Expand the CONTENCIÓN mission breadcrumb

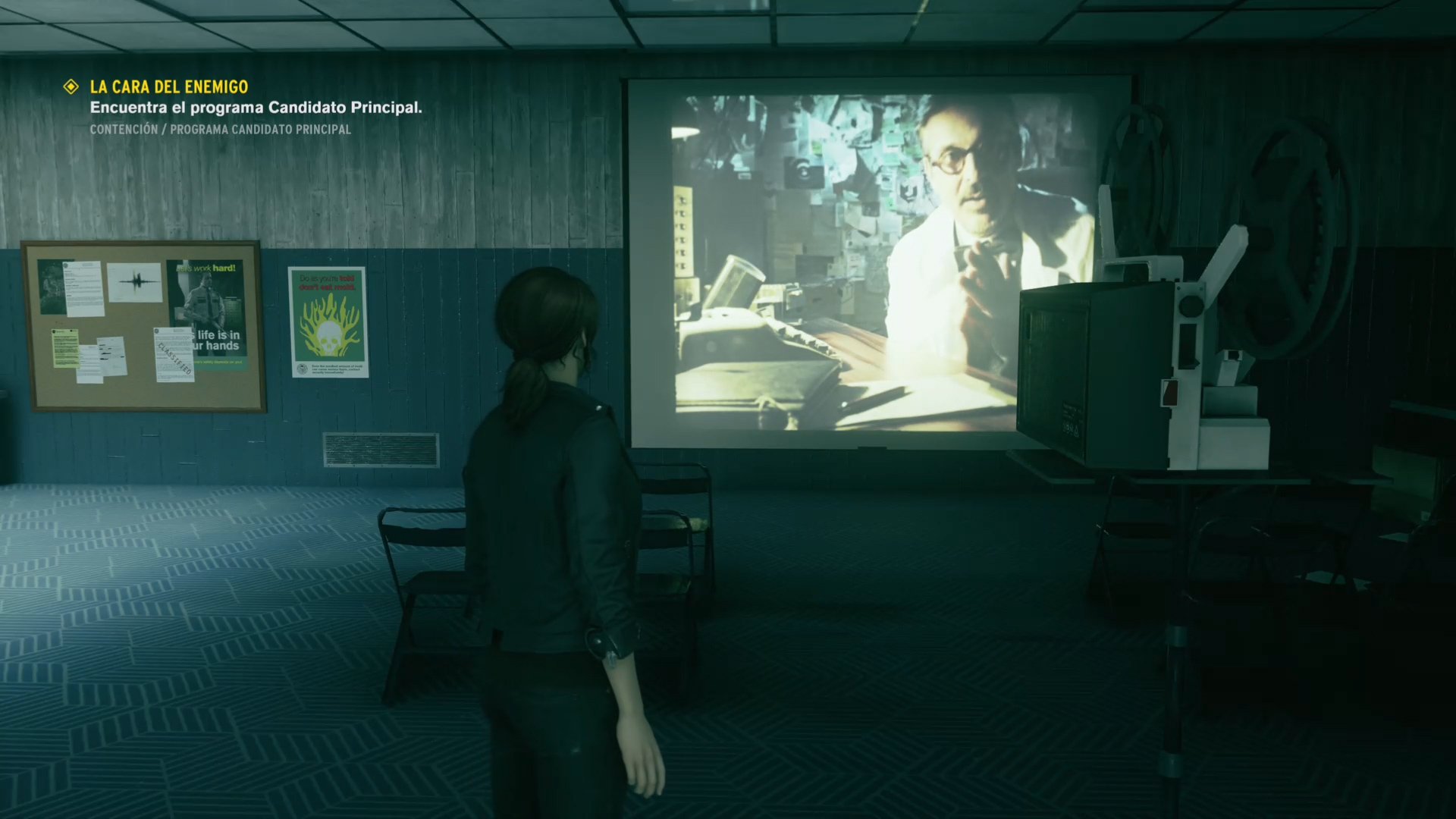[123, 129]
